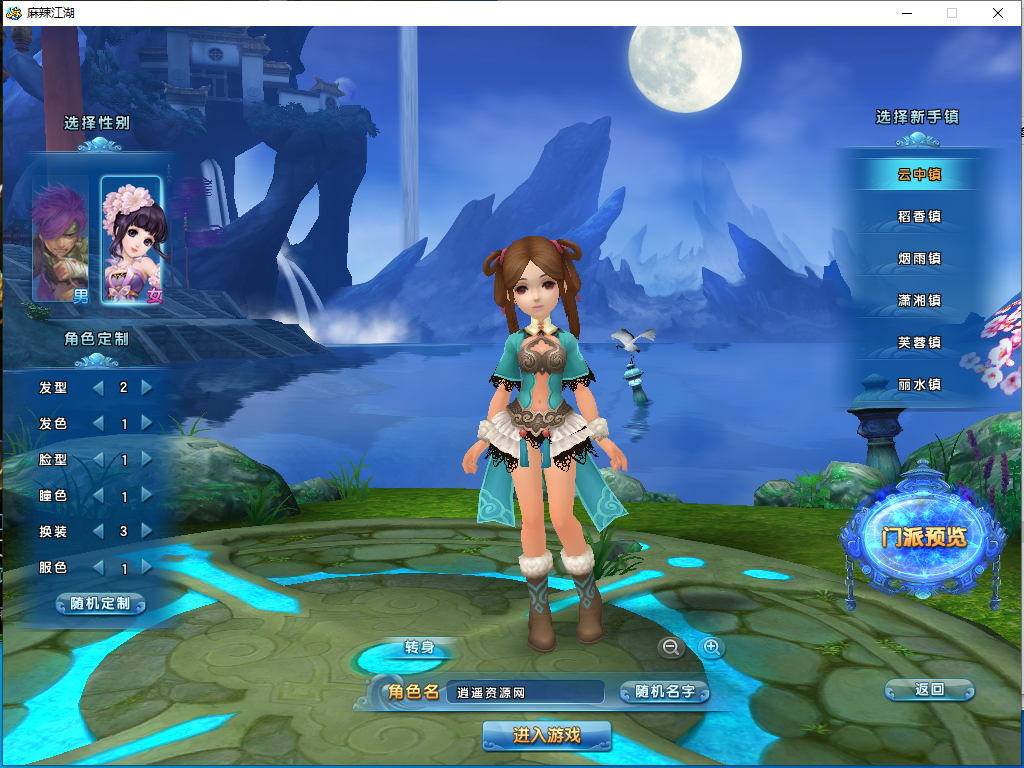
Task: Click the right arrow next to 服色
Action: (x=147, y=567)
